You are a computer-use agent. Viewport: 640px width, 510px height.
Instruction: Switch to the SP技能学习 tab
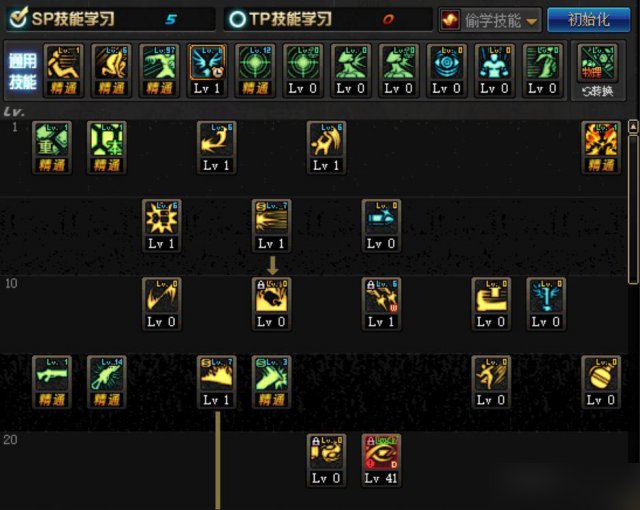click(x=110, y=19)
